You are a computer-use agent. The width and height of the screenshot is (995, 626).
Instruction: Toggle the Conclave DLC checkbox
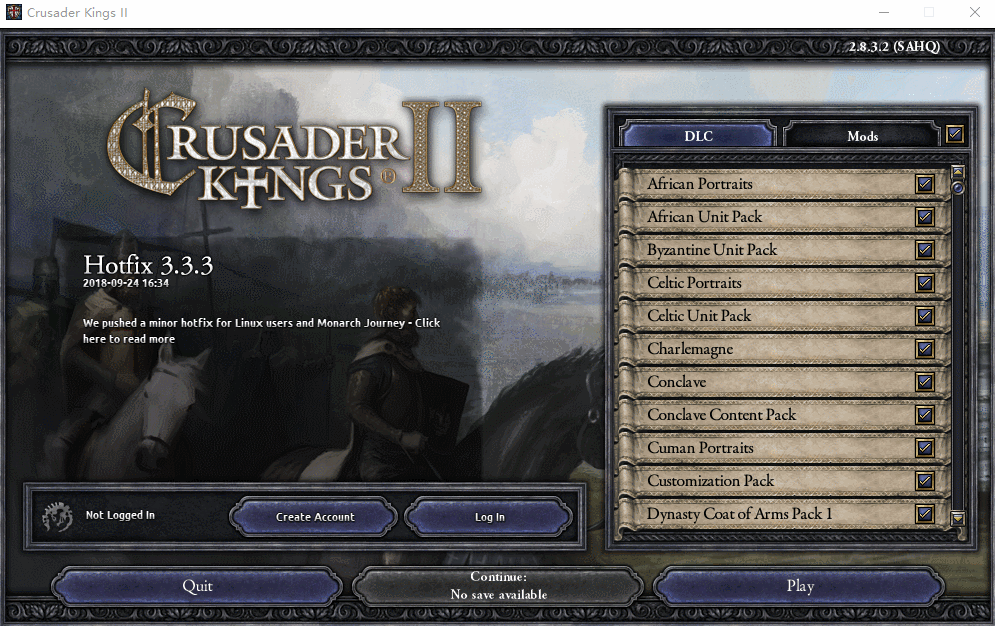point(925,382)
